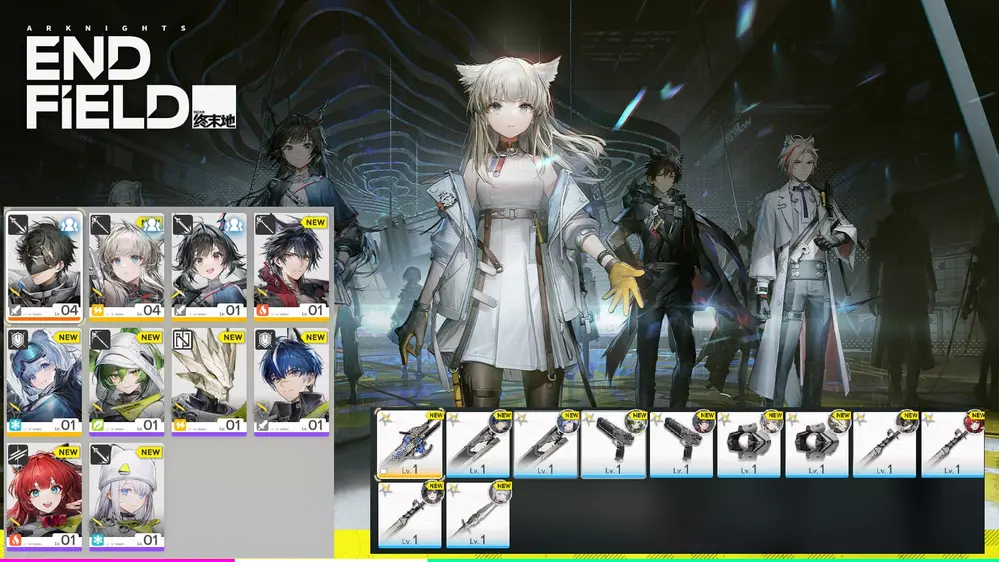Select the masked black-haired operator card
The image size is (999, 562).
(x=44, y=265)
